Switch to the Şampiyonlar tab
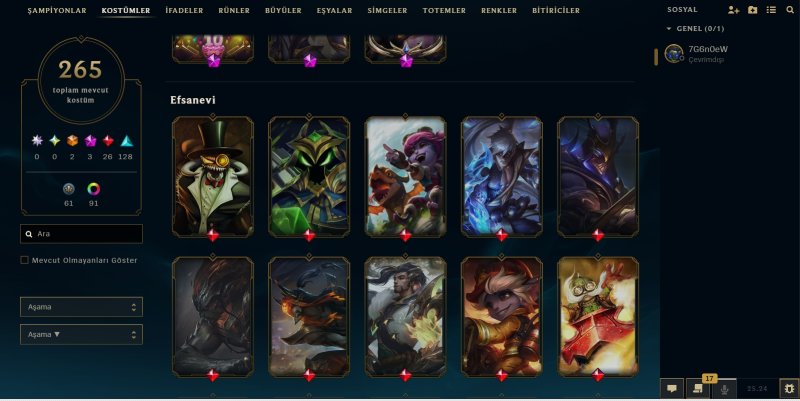The image size is (800, 401). (x=58, y=11)
